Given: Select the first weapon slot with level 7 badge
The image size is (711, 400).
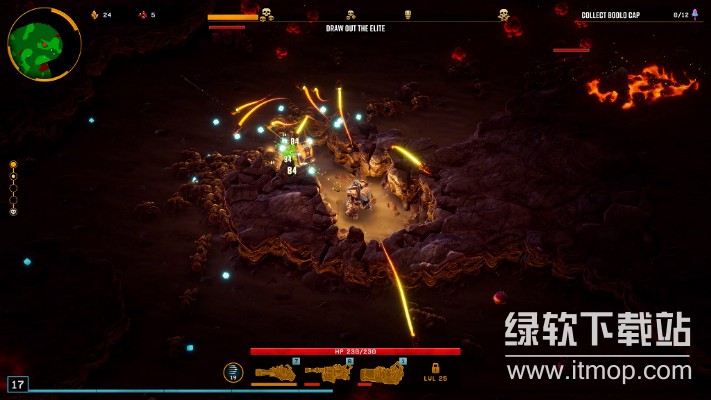Looking at the screenshot, I should coord(275,373).
